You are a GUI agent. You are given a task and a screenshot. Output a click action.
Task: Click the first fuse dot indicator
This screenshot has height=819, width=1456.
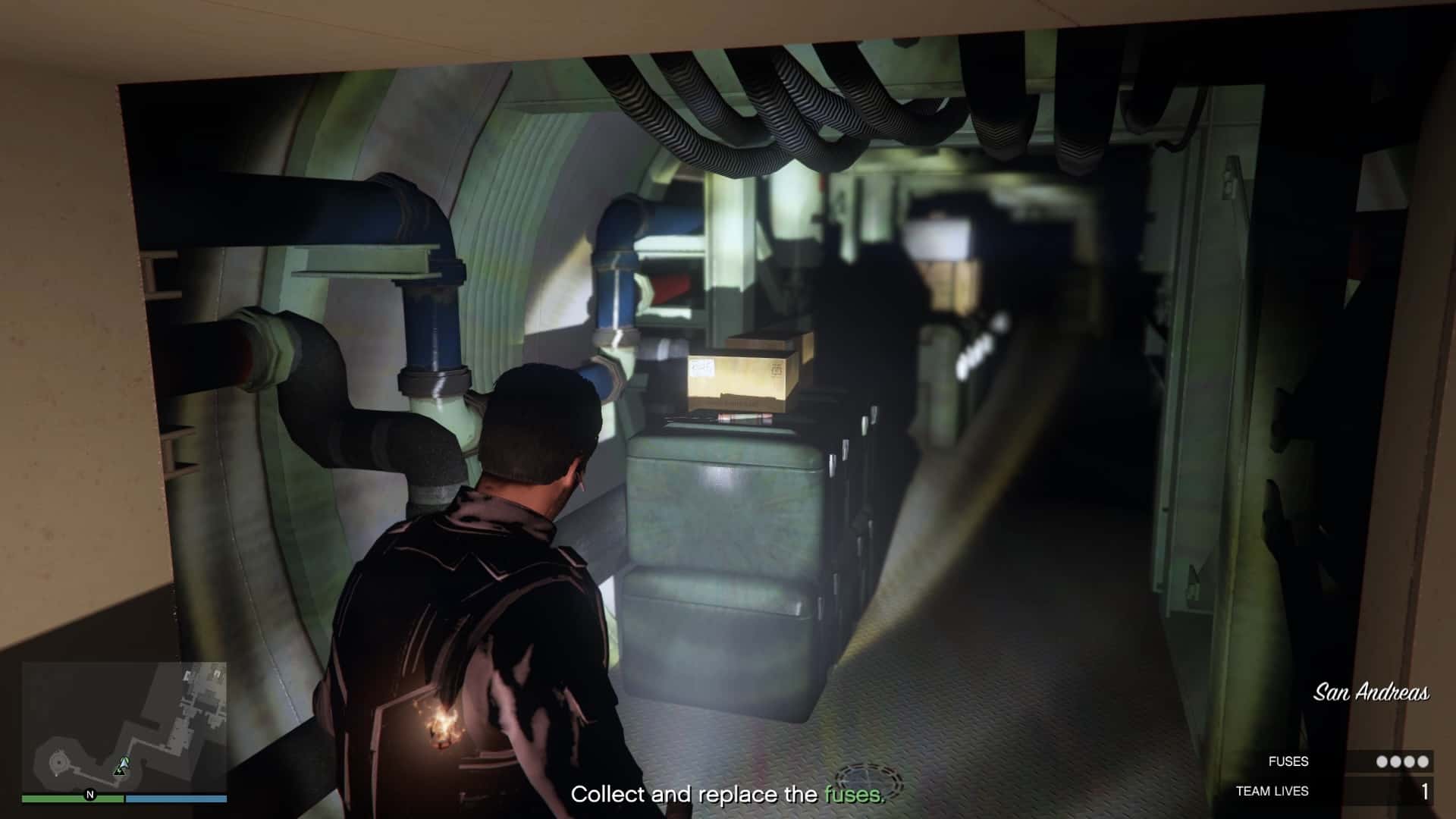click(x=1382, y=761)
